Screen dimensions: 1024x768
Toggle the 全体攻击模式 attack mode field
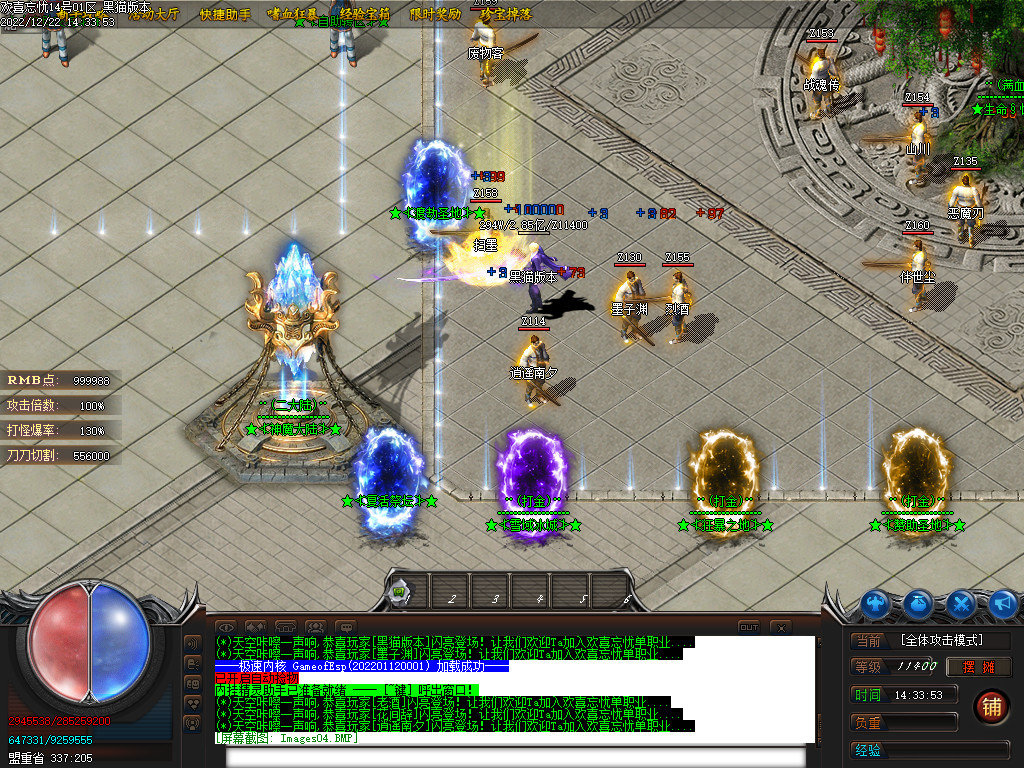tap(953, 640)
